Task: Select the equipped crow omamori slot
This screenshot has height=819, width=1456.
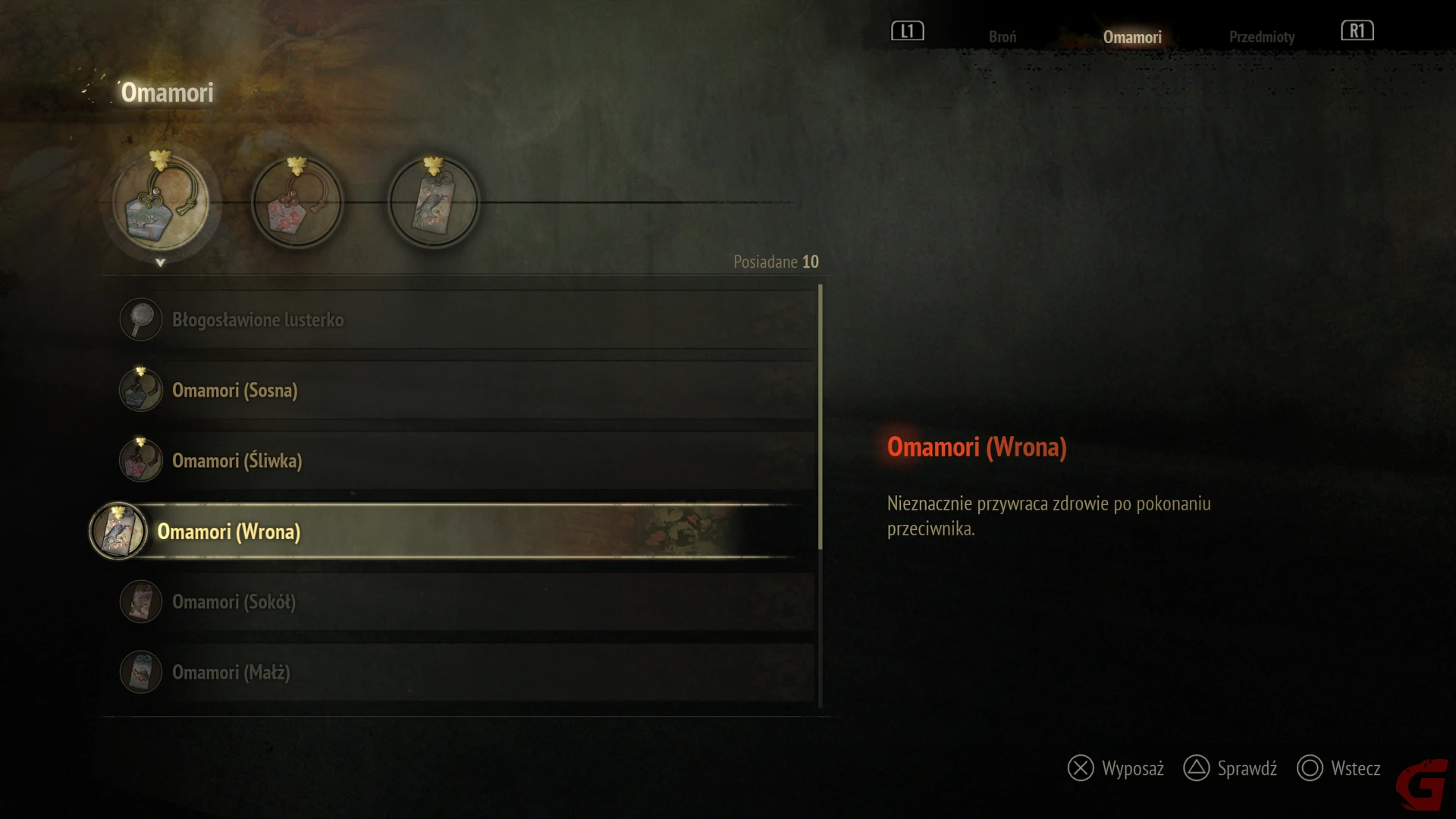Action: [x=434, y=203]
